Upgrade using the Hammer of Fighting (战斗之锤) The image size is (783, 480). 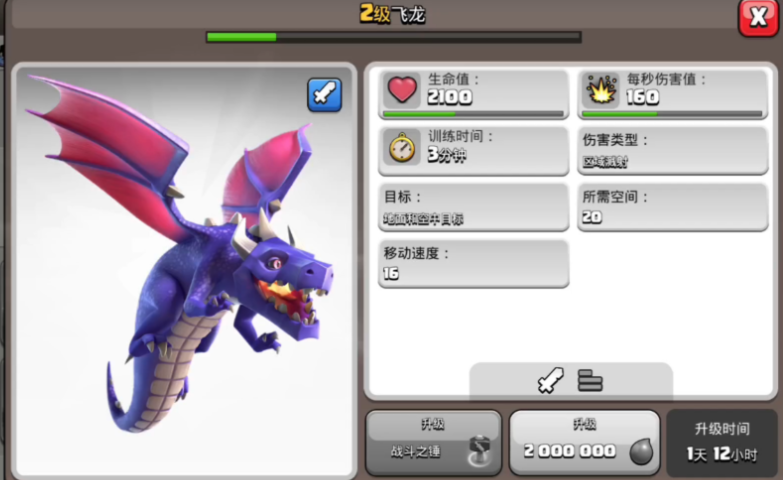pyautogui.click(x=433, y=440)
